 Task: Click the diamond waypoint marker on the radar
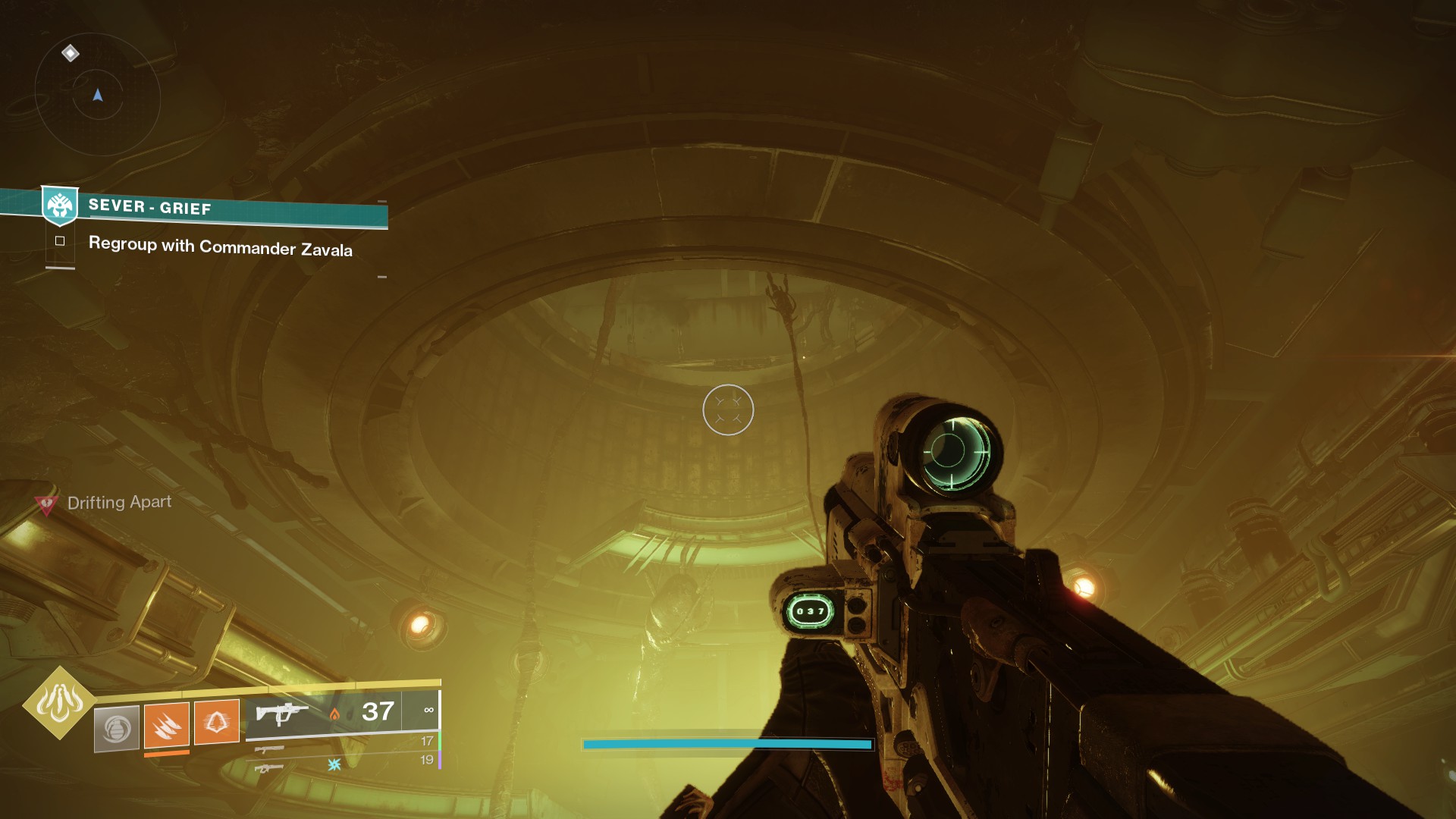[x=71, y=53]
